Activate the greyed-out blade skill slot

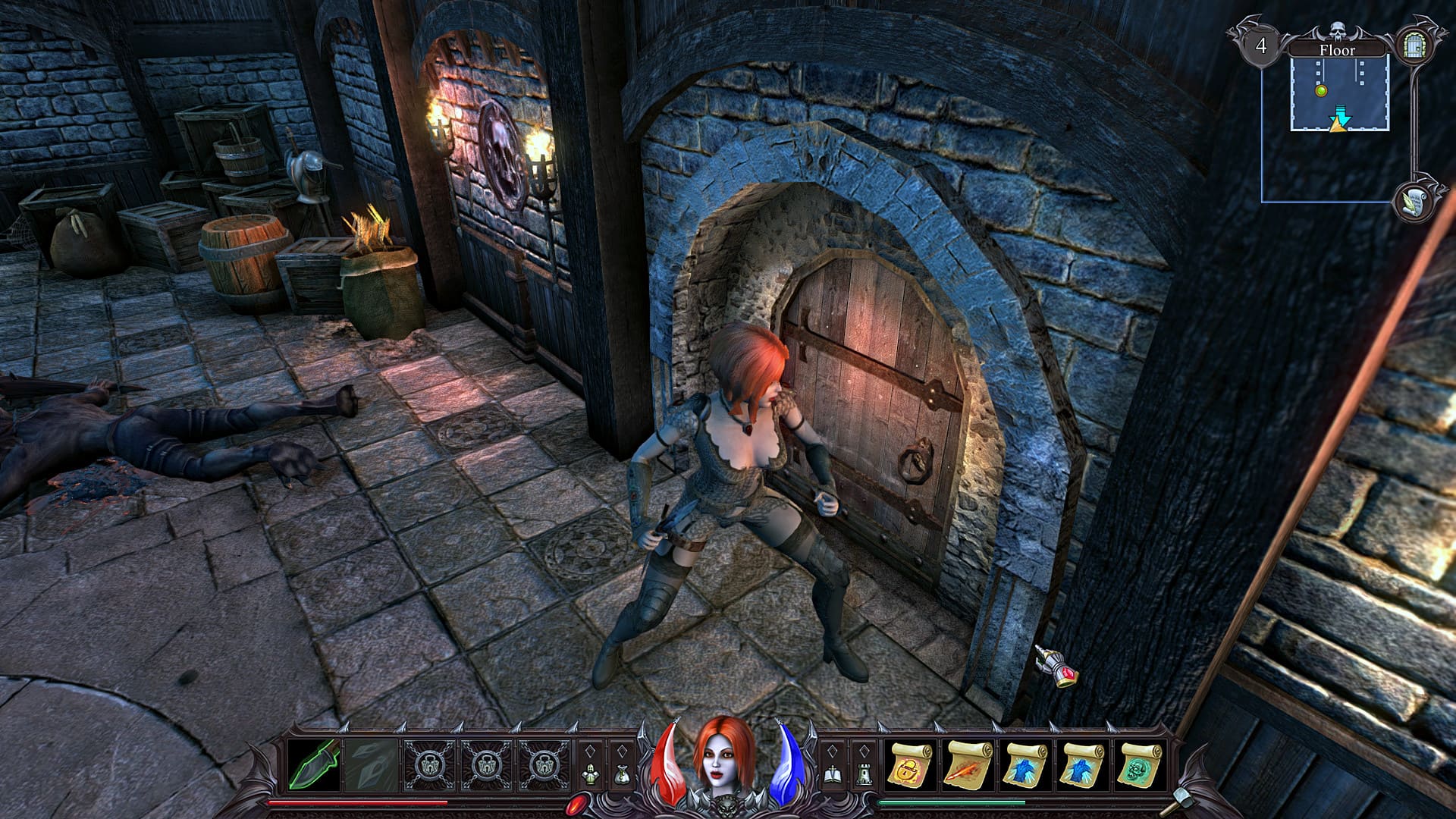[372, 764]
